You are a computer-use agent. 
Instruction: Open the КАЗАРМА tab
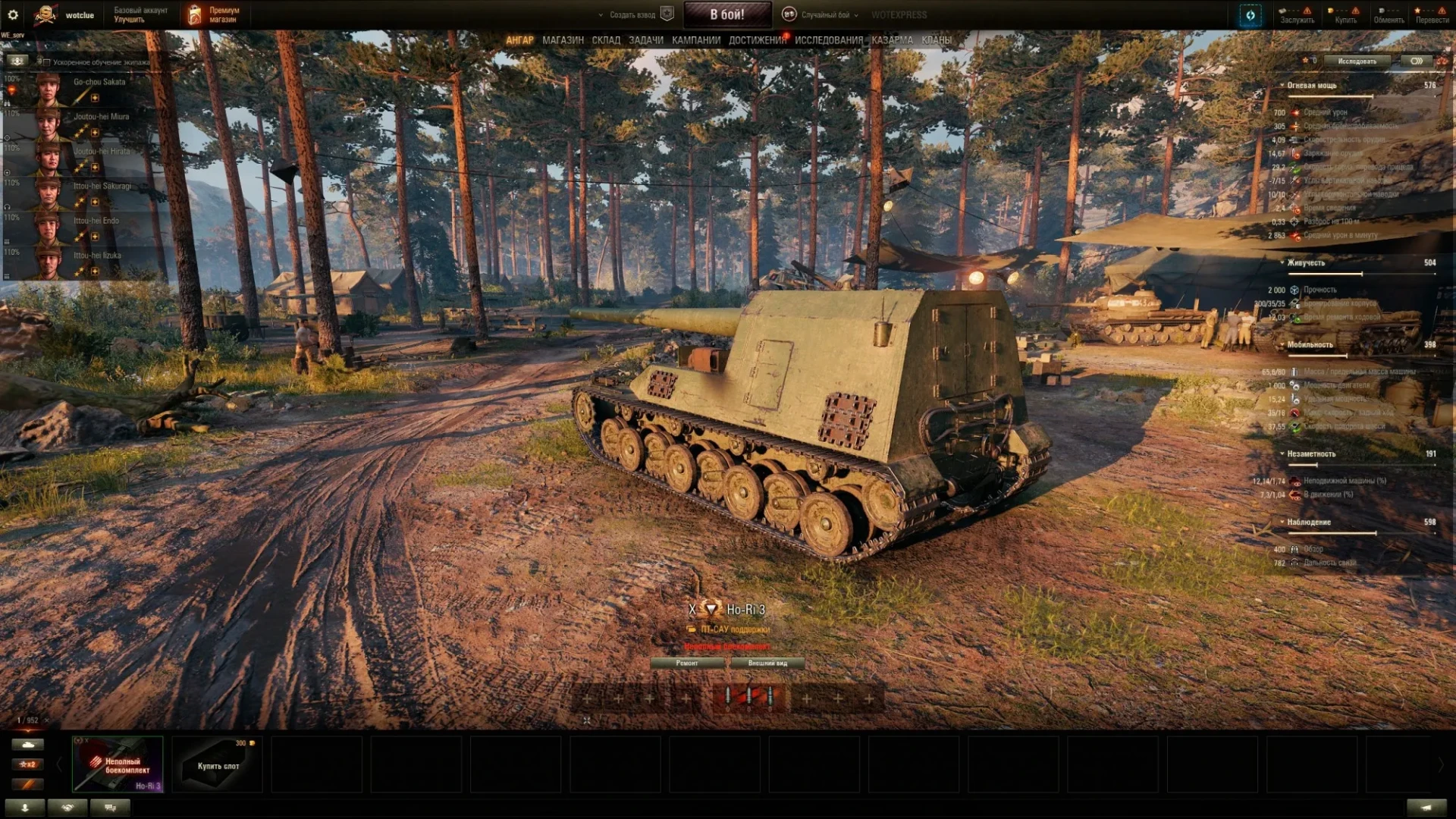click(x=892, y=40)
